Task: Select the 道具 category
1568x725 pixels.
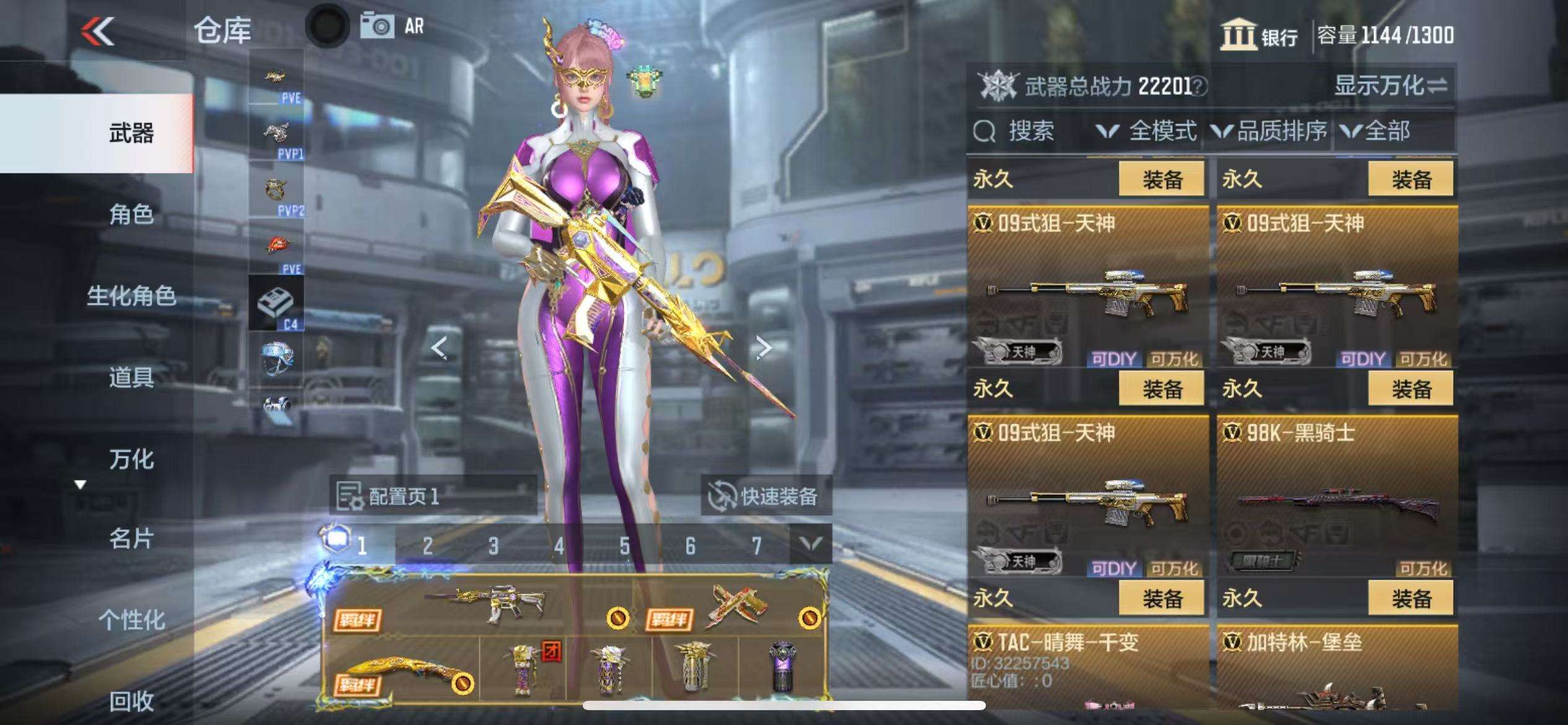Action: click(131, 377)
